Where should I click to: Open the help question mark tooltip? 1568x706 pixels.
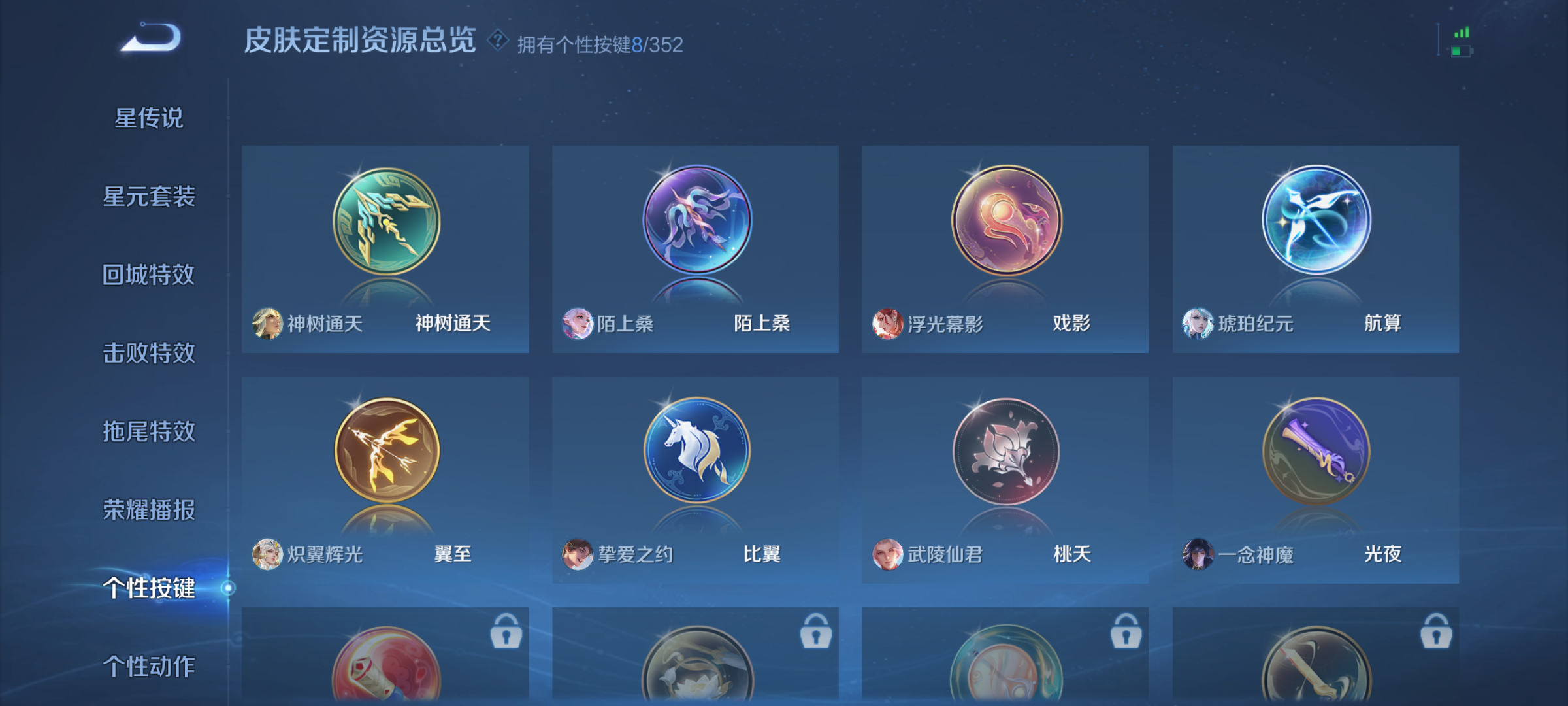click(x=498, y=41)
